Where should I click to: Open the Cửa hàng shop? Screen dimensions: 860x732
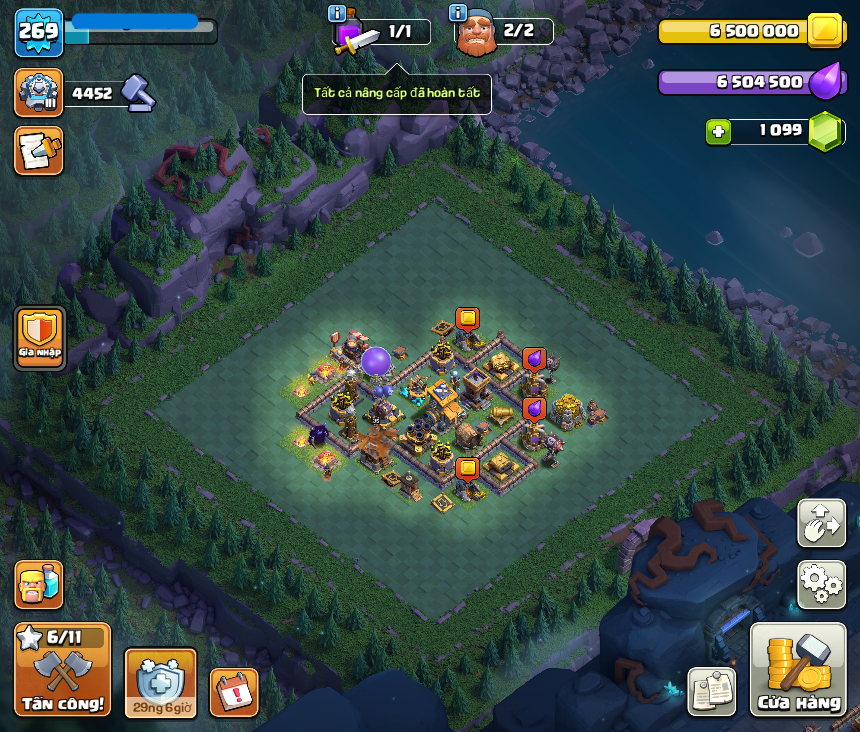tap(798, 670)
